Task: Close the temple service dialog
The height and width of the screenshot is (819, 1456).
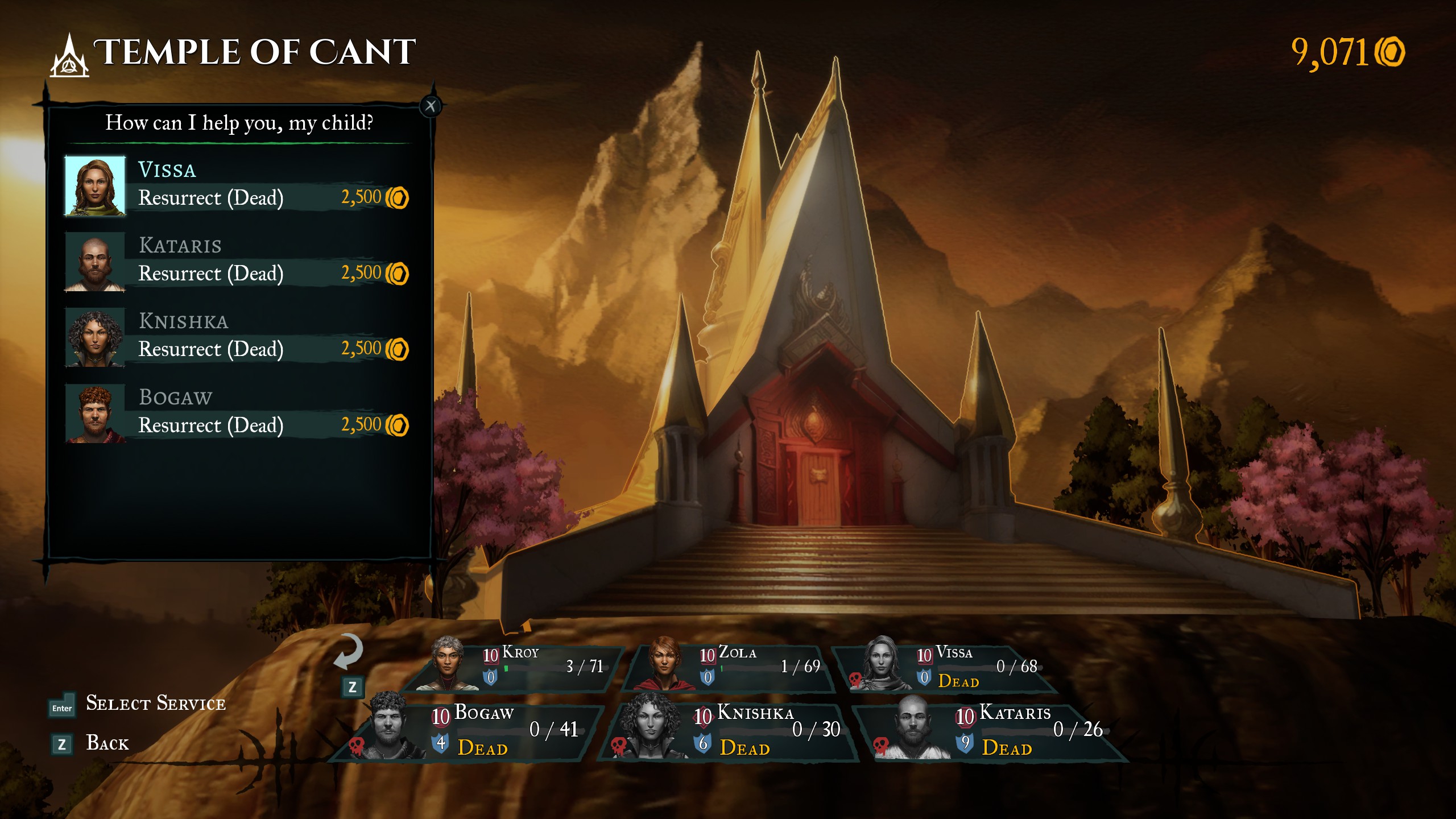Action: [431, 106]
